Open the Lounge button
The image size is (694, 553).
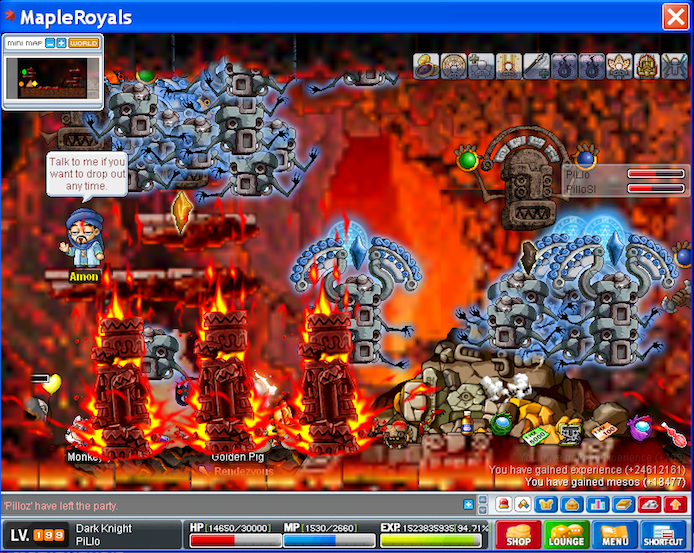pos(565,535)
